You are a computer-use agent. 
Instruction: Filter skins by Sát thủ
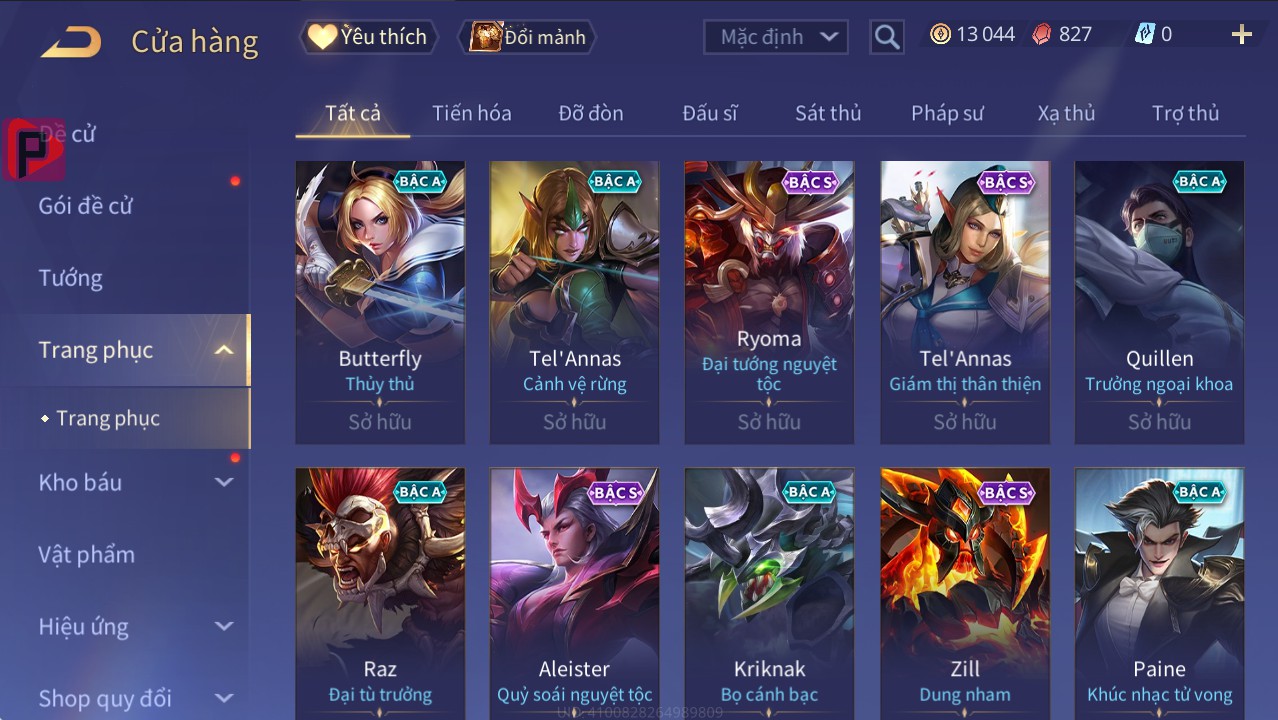827,113
